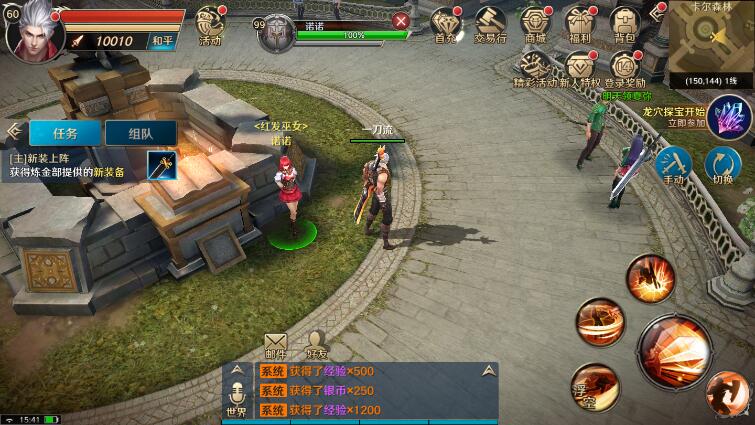Image resolution: width=755 pixels, height=425 pixels.
Task: Toggle 手动 manual combat mode
Action: pyautogui.click(x=674, y=165)
